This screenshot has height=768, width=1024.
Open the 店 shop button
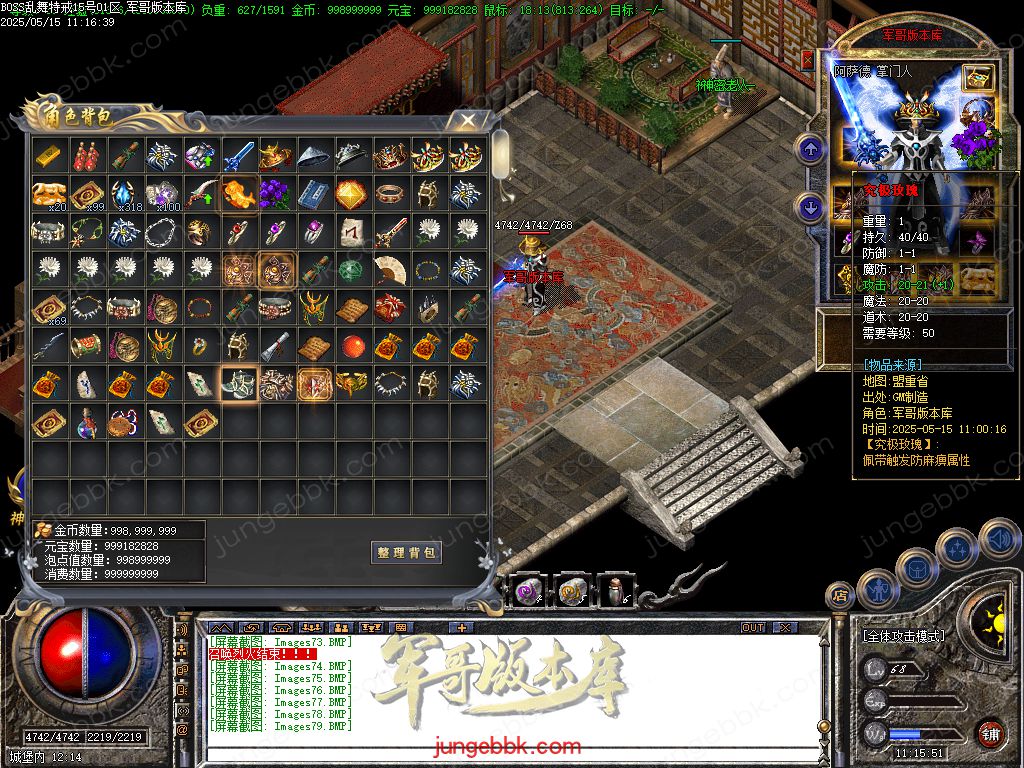tap(839, 595)
